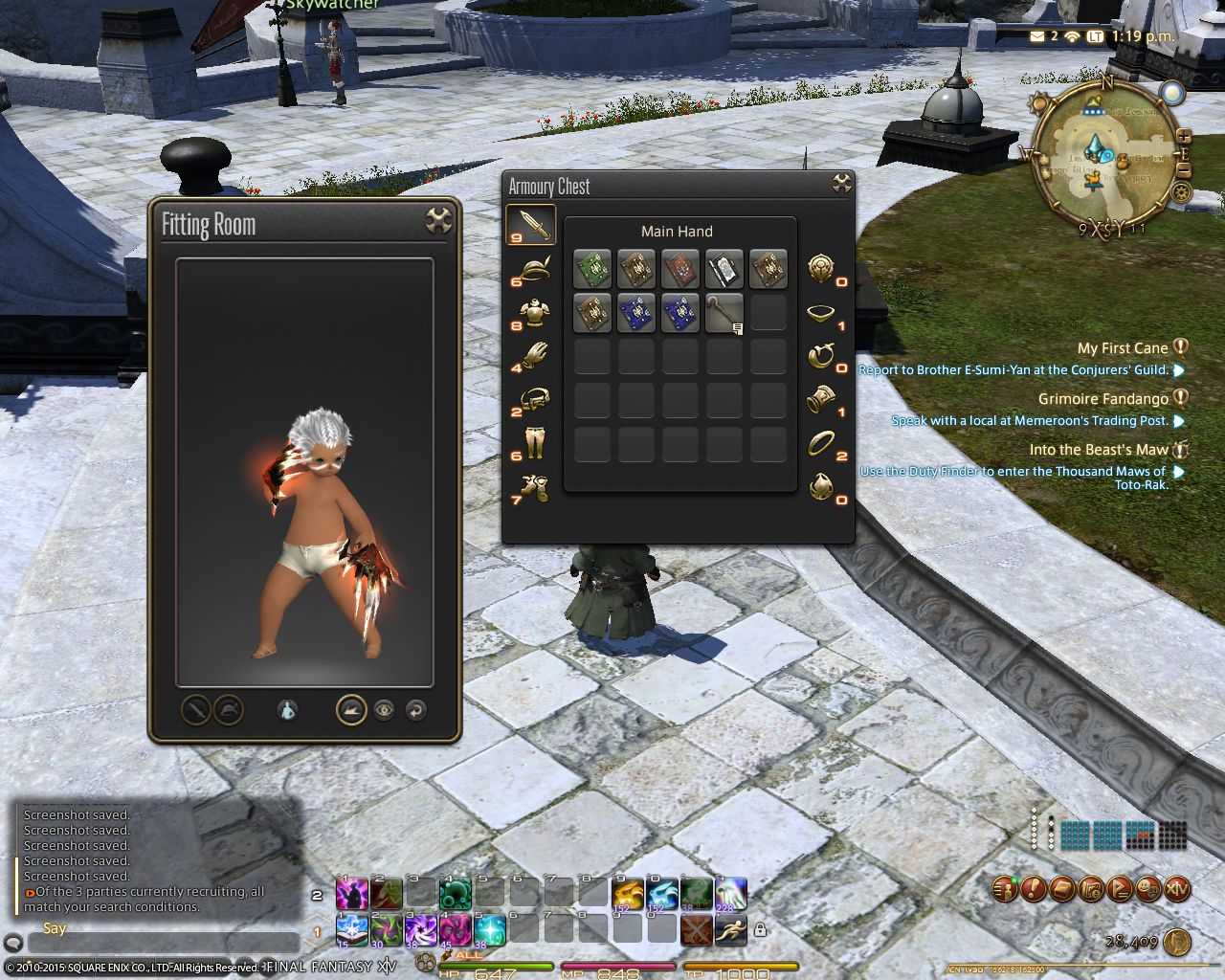Click the Say chat input field
Image resolution: width=1225 pixels, height=980 pixels.
click(x=163, y=943)
